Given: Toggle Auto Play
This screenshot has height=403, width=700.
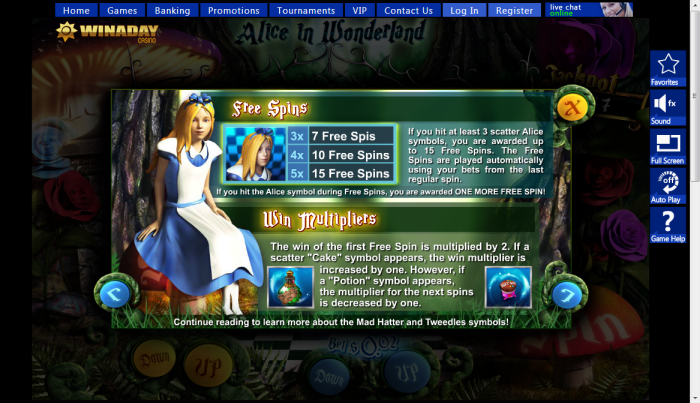Looking at the screenshot, I should (x=667, y=186).
